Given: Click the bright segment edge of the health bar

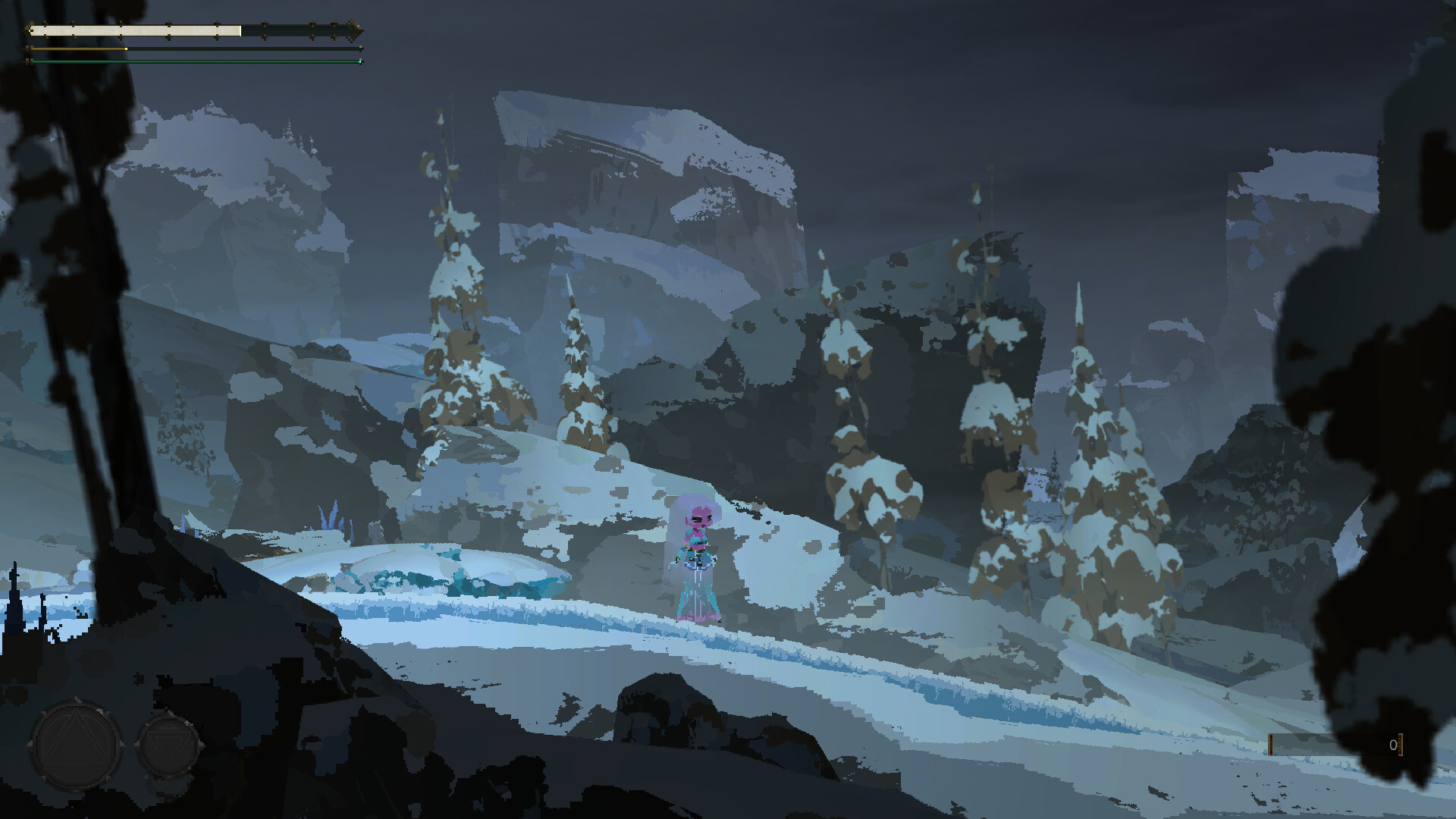Looking at the screenshot, I should (x=240, y=31).
